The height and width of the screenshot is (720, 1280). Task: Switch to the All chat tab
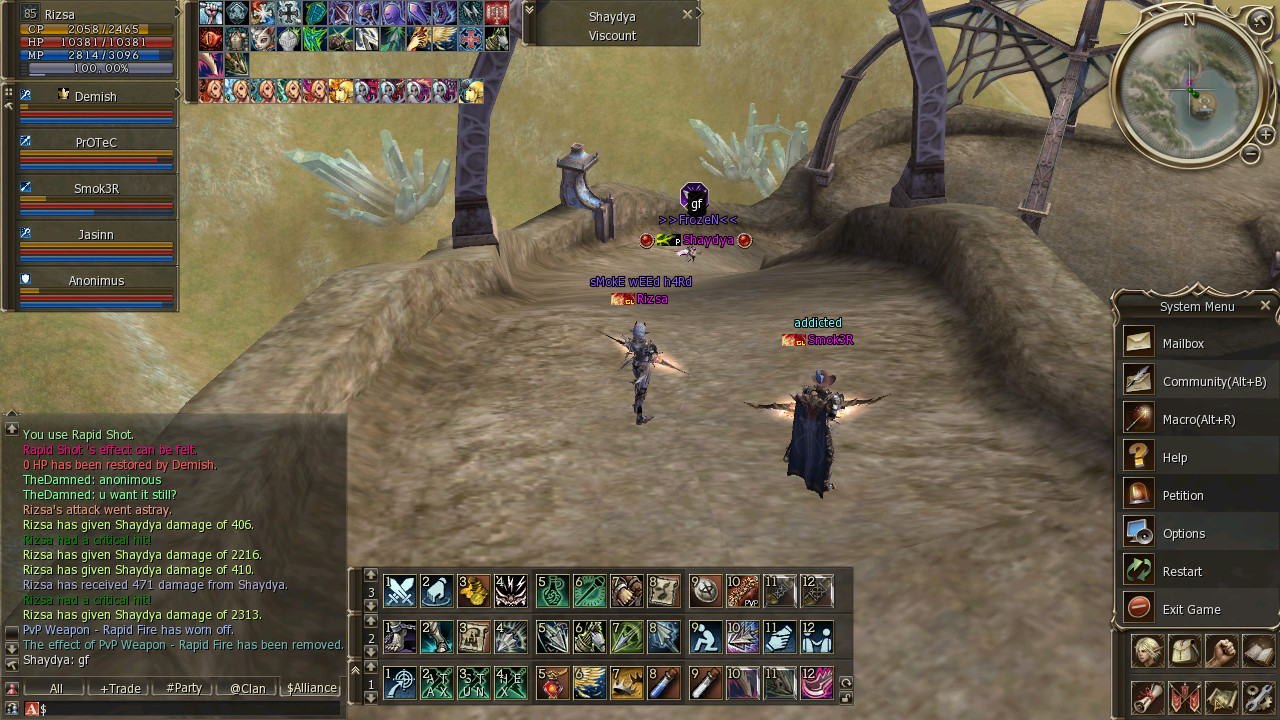pyautogui.click(x=56, y=688)
